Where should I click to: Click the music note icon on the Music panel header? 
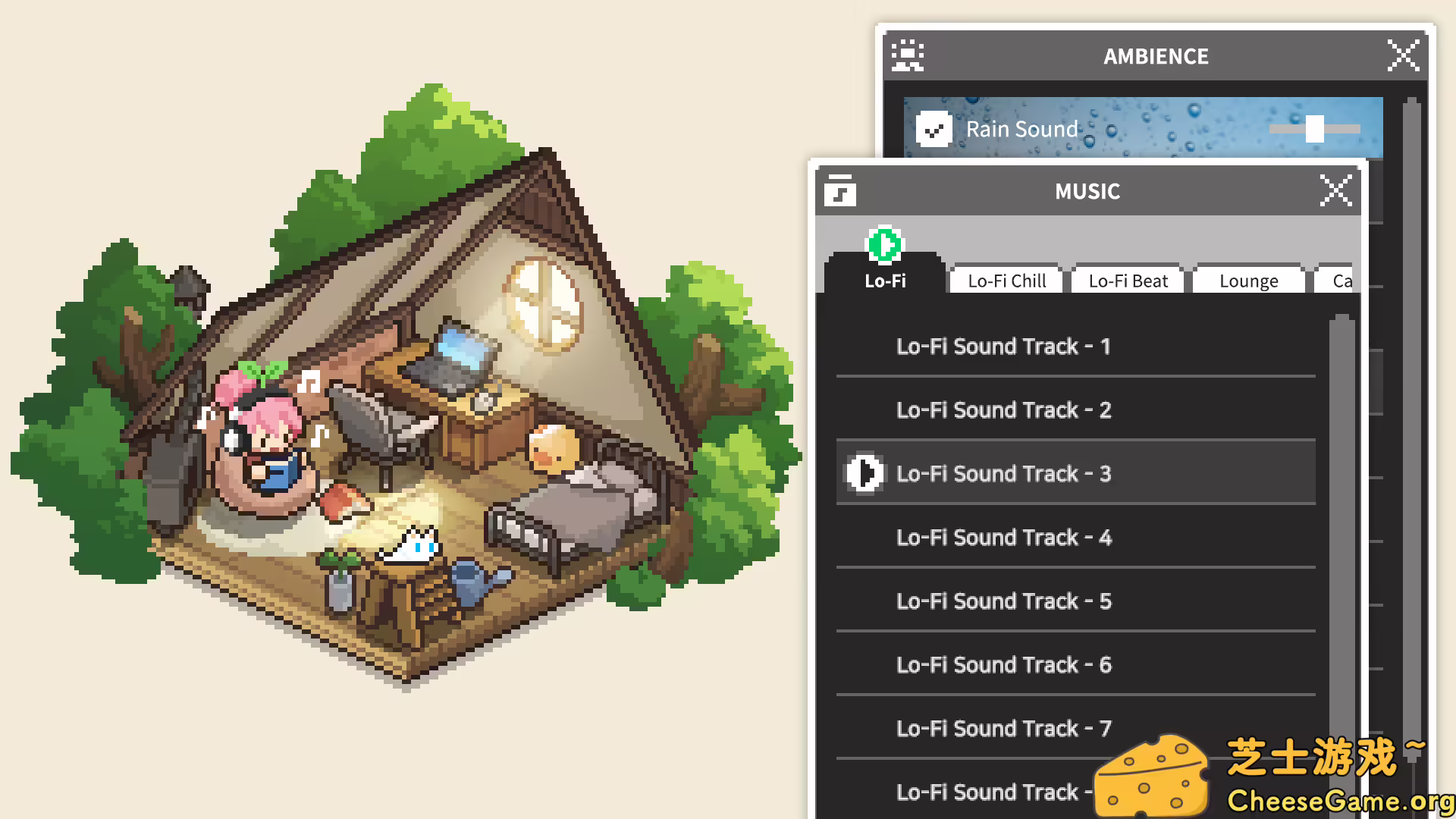839,190
